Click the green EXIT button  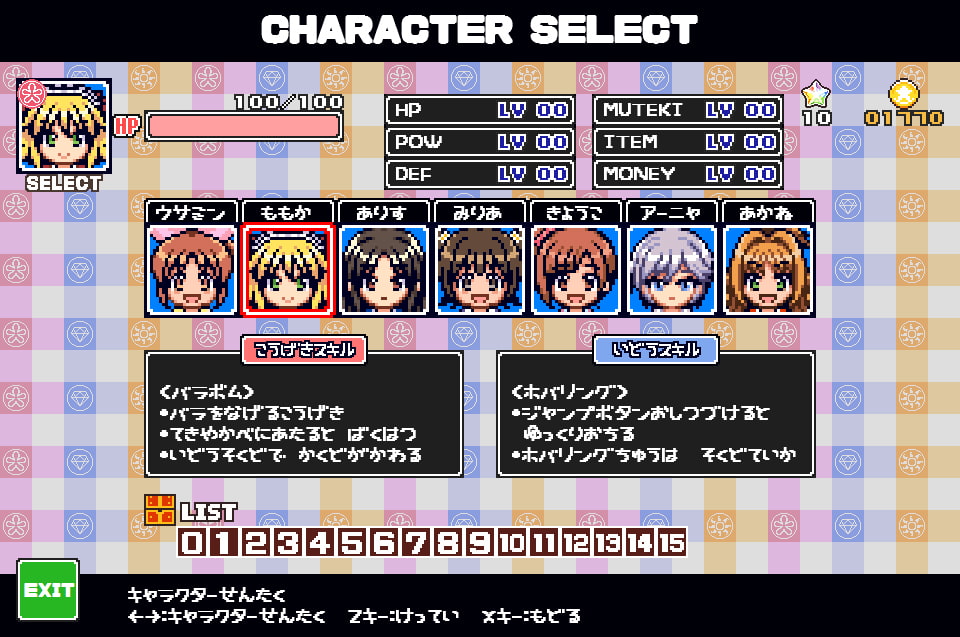click(x=48, y=590)
